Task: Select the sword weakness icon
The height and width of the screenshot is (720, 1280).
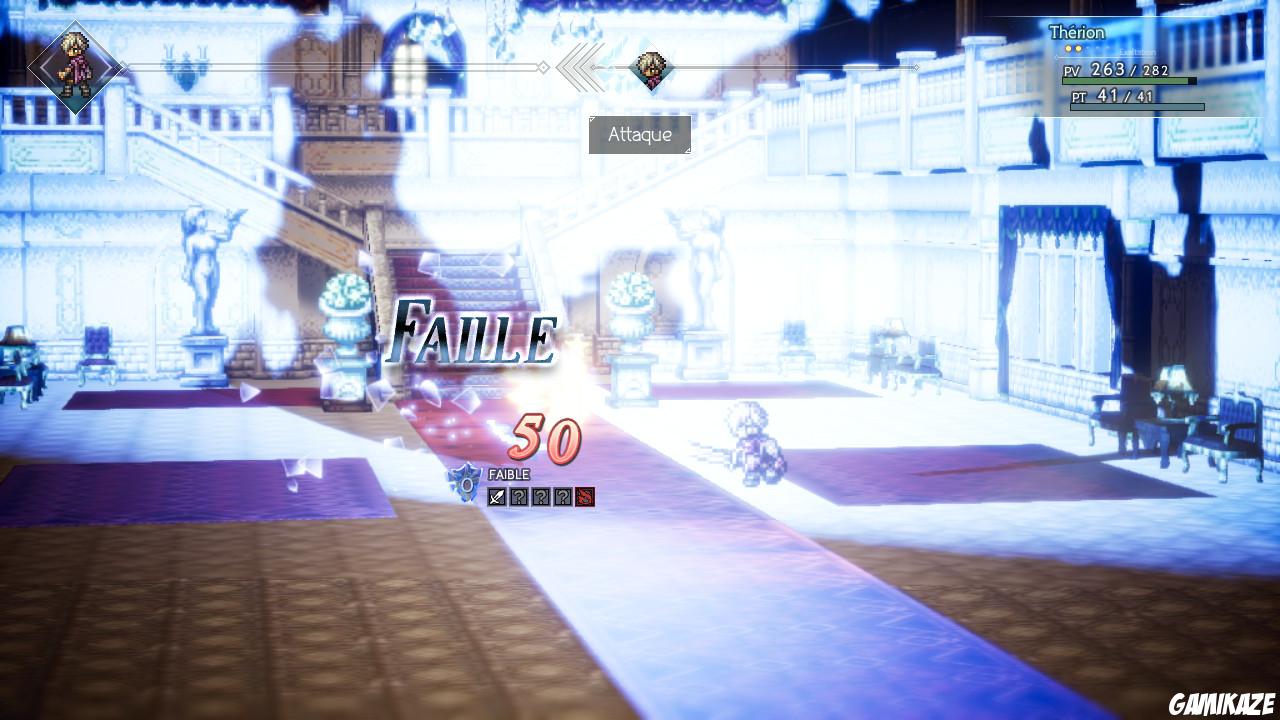Action: point(495,498)
